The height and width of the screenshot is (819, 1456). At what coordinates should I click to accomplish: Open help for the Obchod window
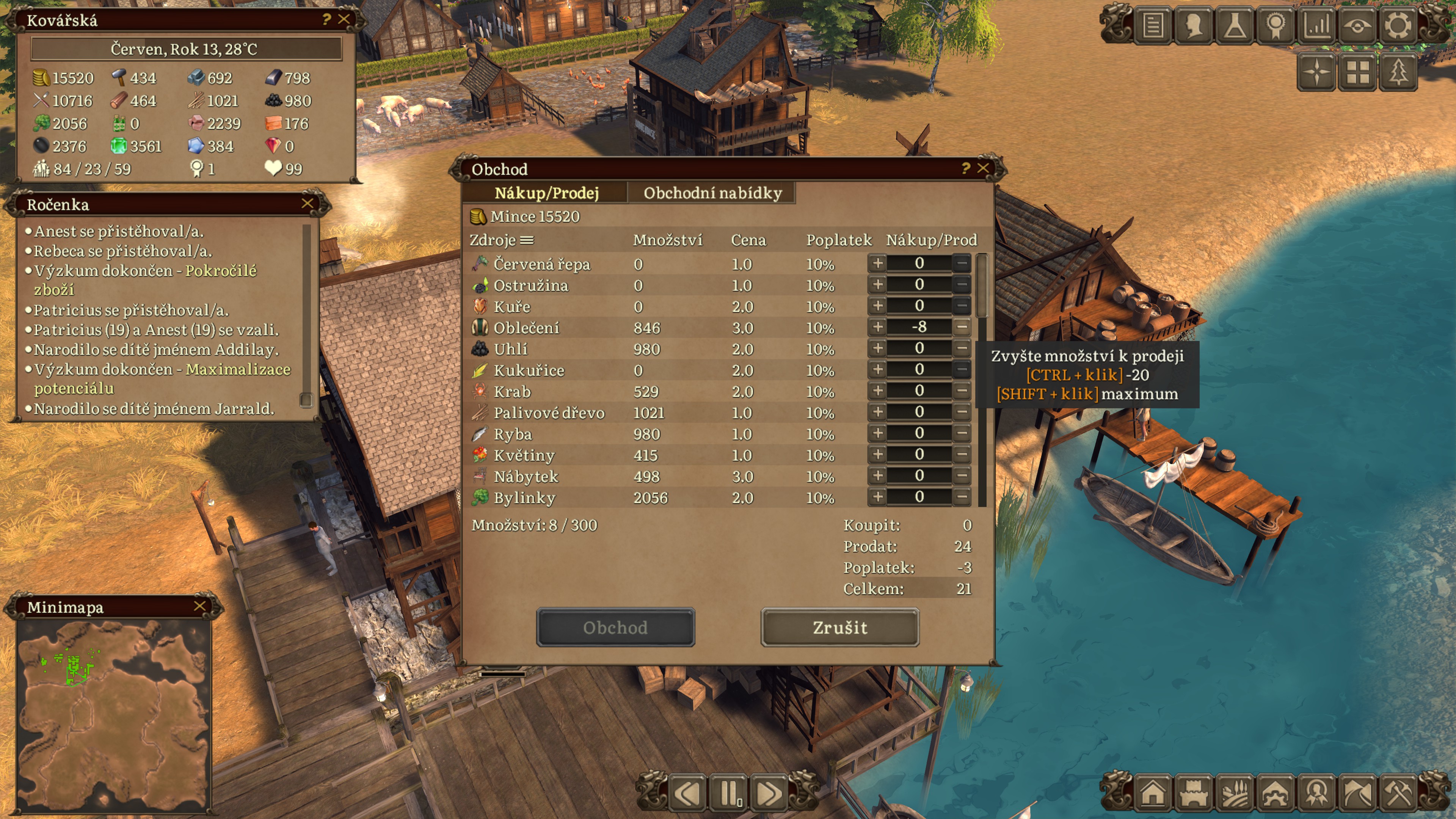[x=965, y=168]
